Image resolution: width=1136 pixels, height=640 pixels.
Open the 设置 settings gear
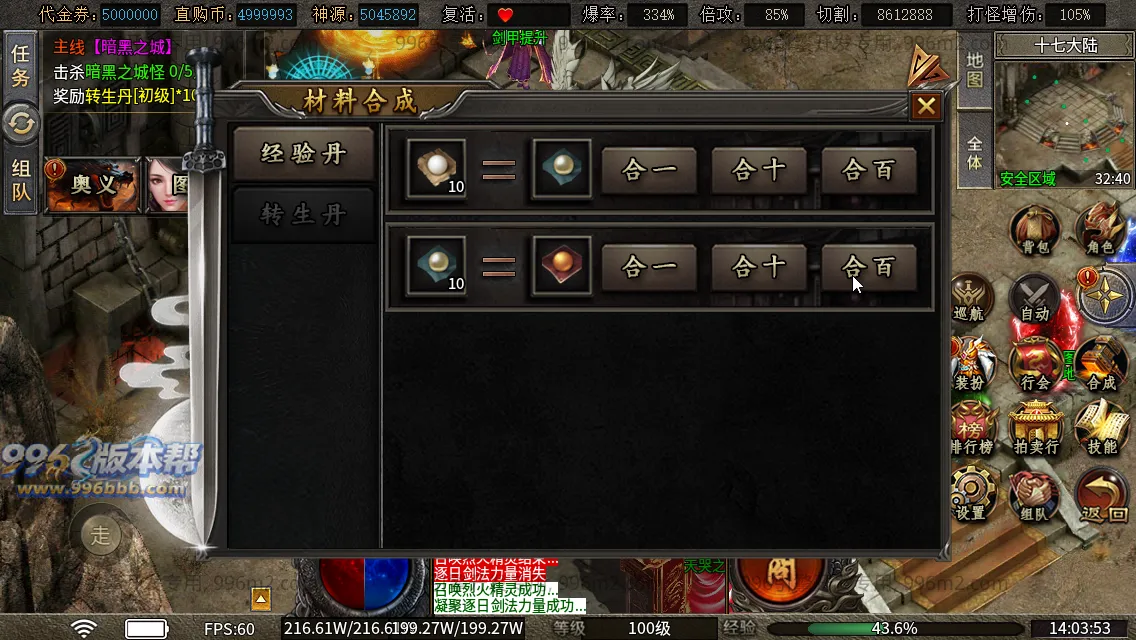pyautogui.click(x=970, y=495)
